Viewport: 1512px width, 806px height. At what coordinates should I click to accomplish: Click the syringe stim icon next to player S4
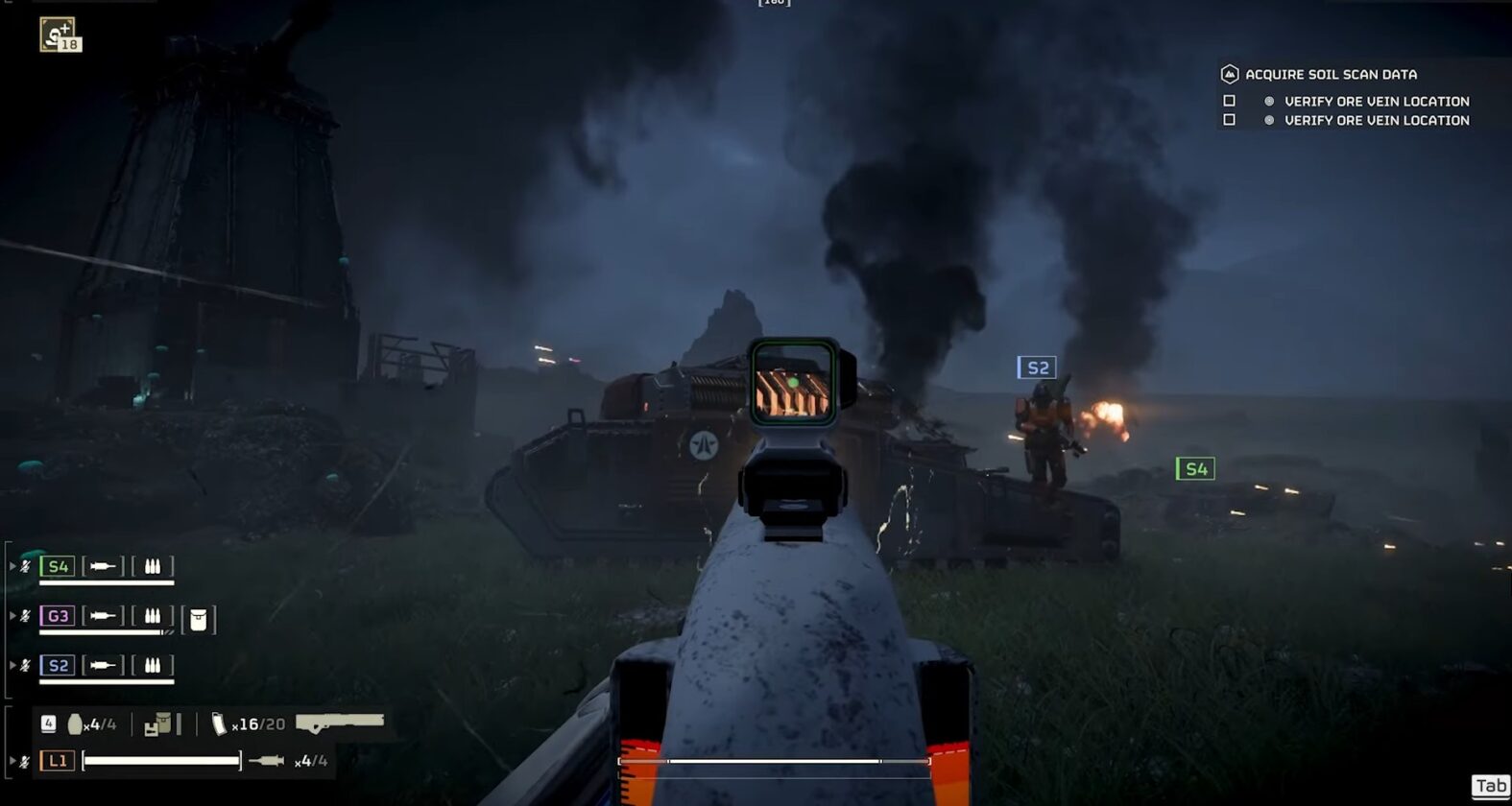103,568
